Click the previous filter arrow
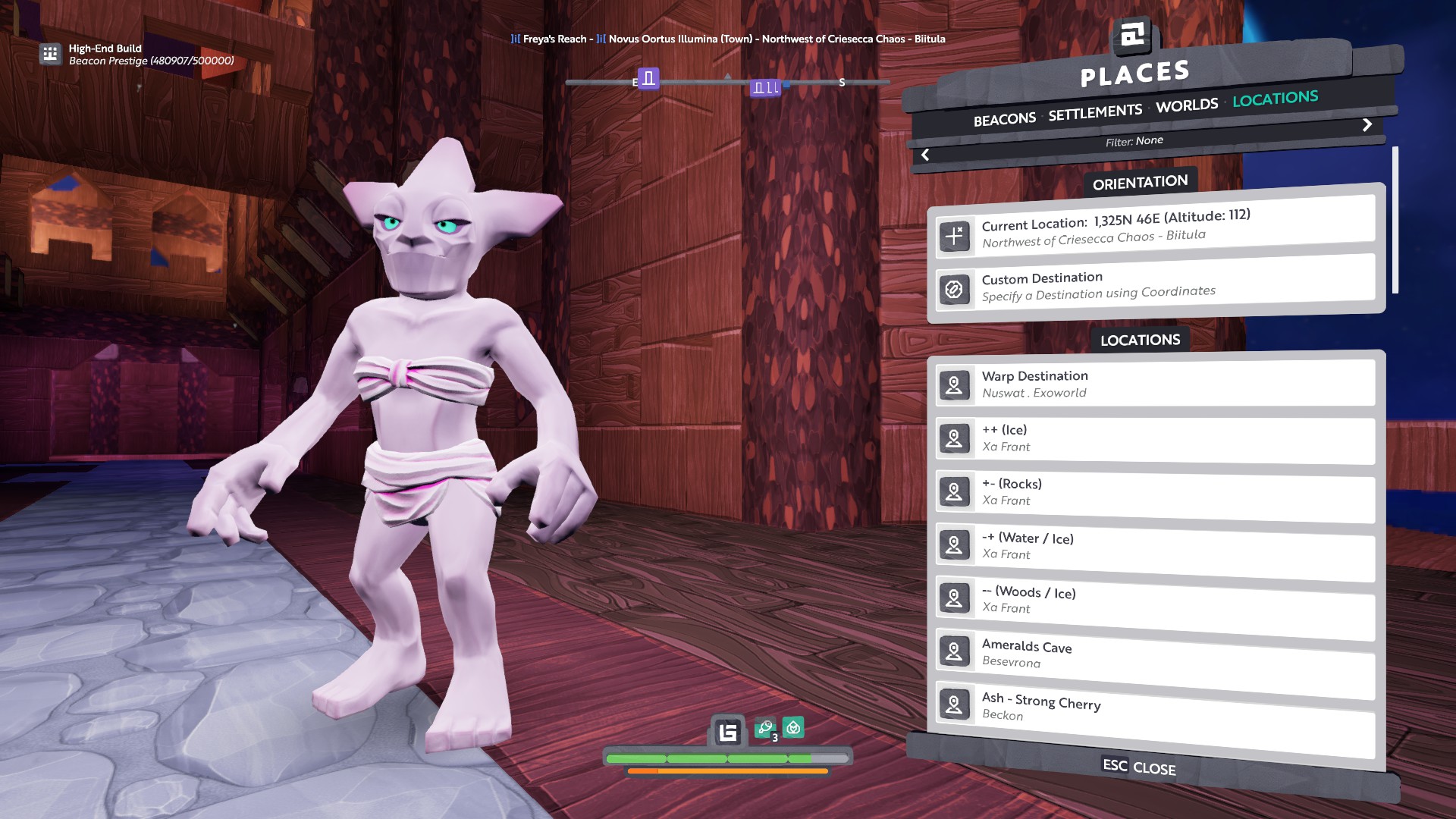The image size is (1456, 819). (x=925, y=155)
